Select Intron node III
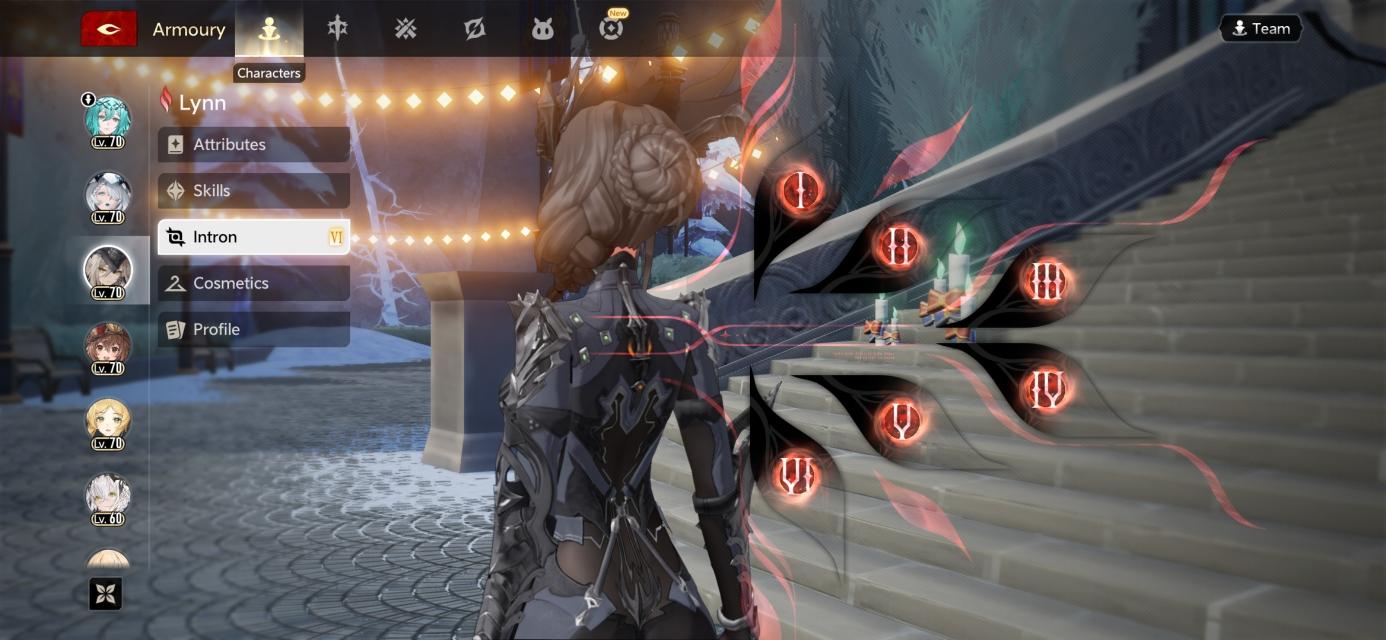 coord(1046,281)
